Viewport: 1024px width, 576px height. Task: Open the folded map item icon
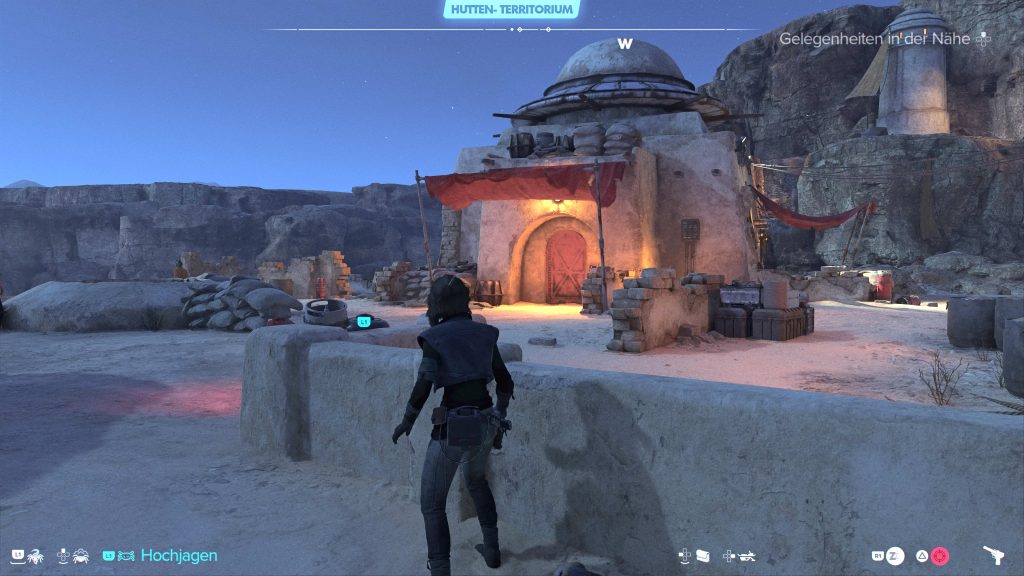[701, 556]
